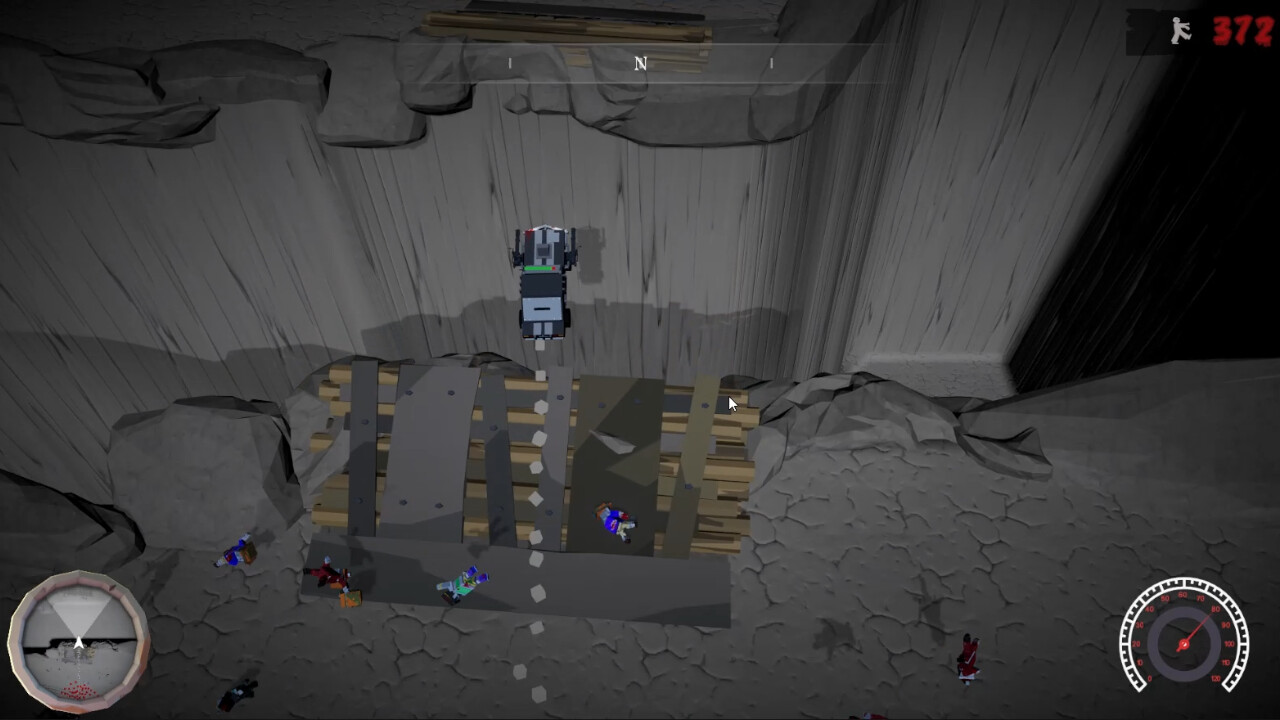This screenshot has width=1280, height=720.
Task: Click the red zombie dots on the minimap
Action: tap(78, 689)
